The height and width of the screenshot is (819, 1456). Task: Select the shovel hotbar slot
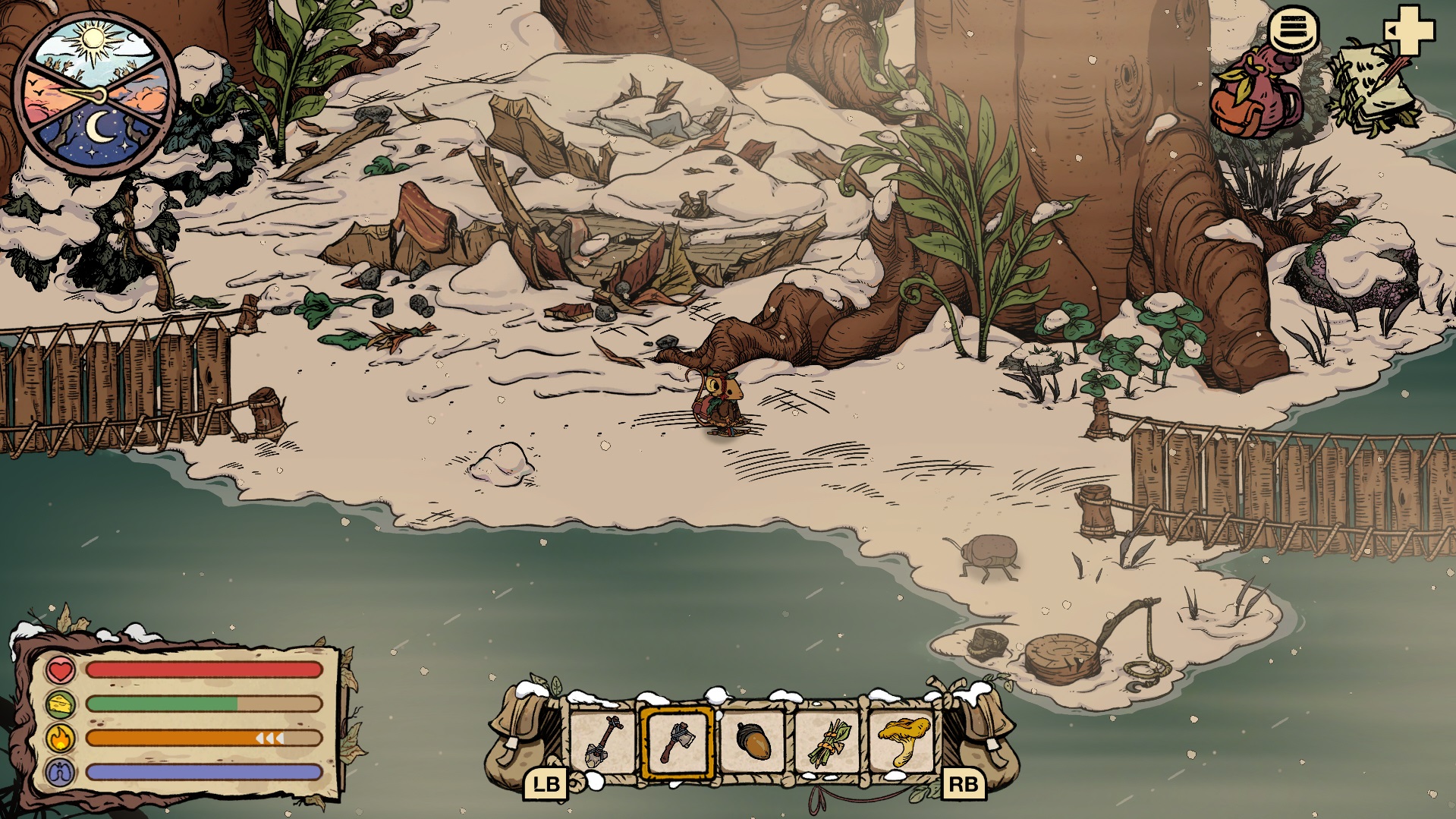[x=603, y=742]
